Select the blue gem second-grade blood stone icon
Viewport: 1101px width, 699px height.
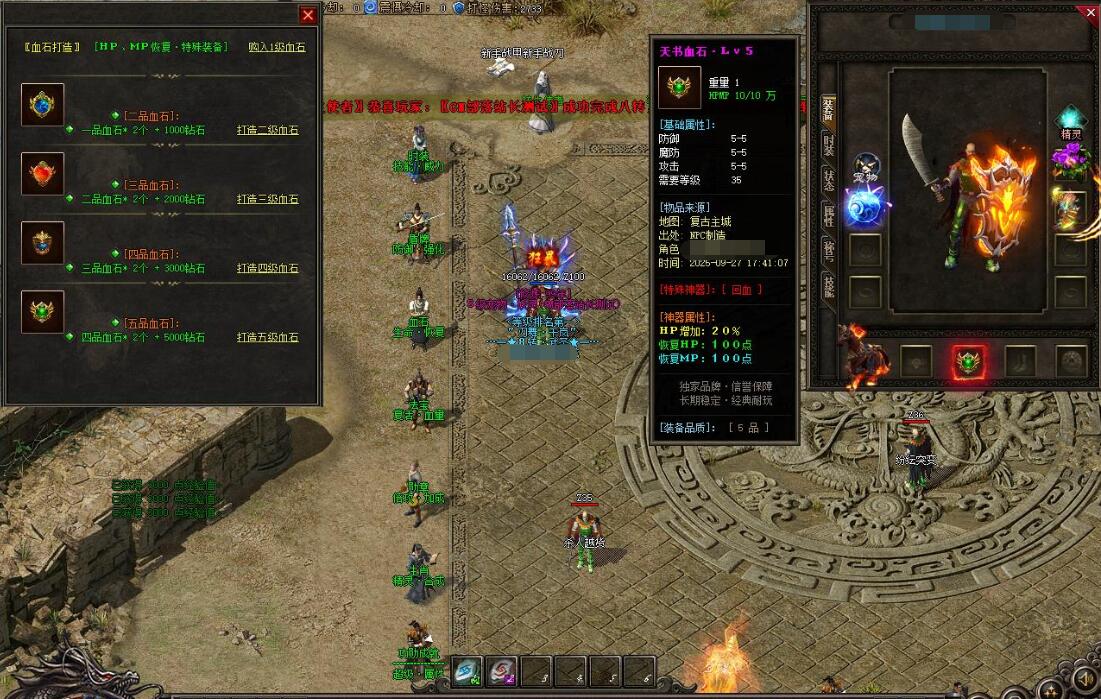(43, 105)
